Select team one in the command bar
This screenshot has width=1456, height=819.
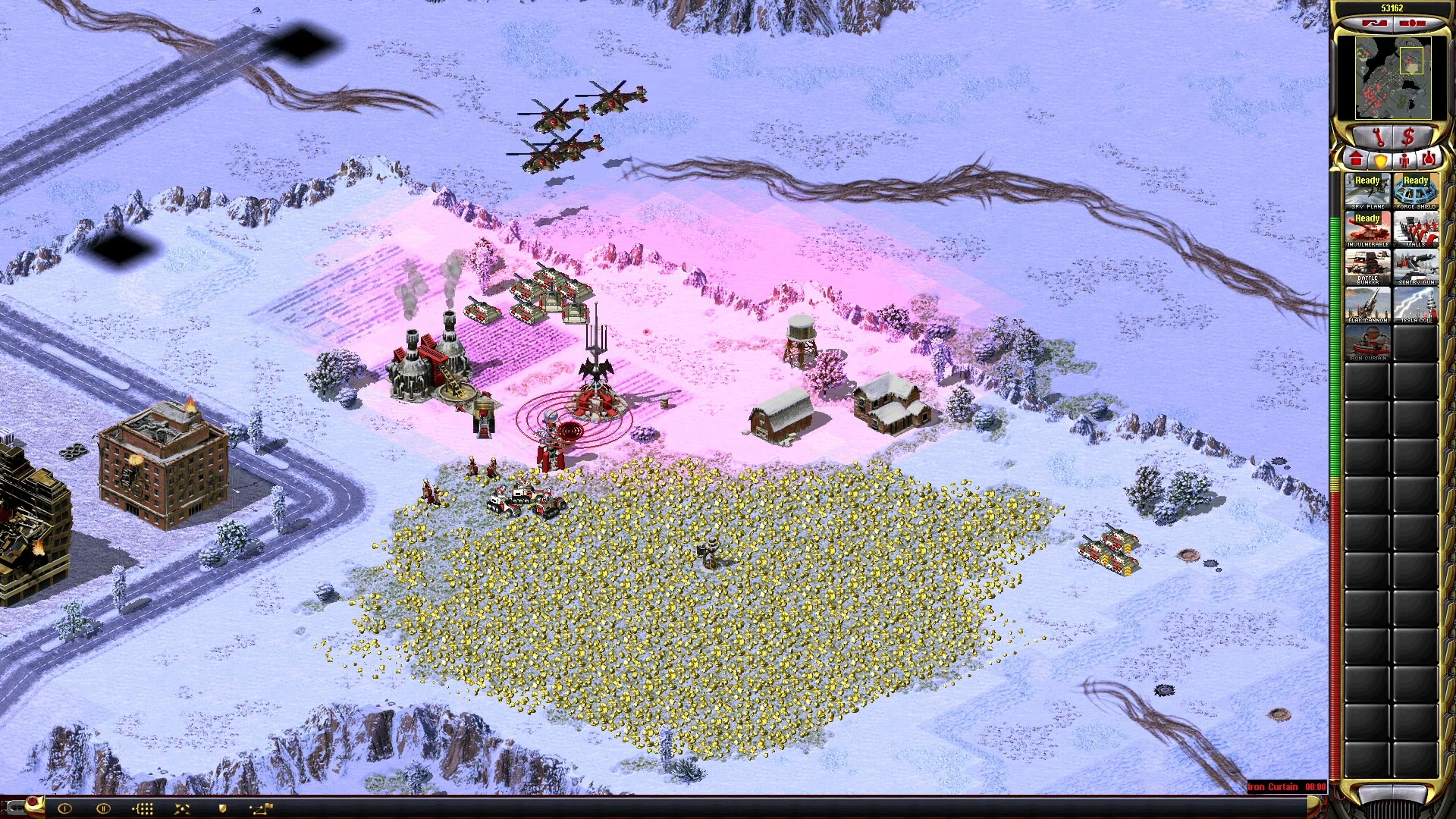coord(64,808)
